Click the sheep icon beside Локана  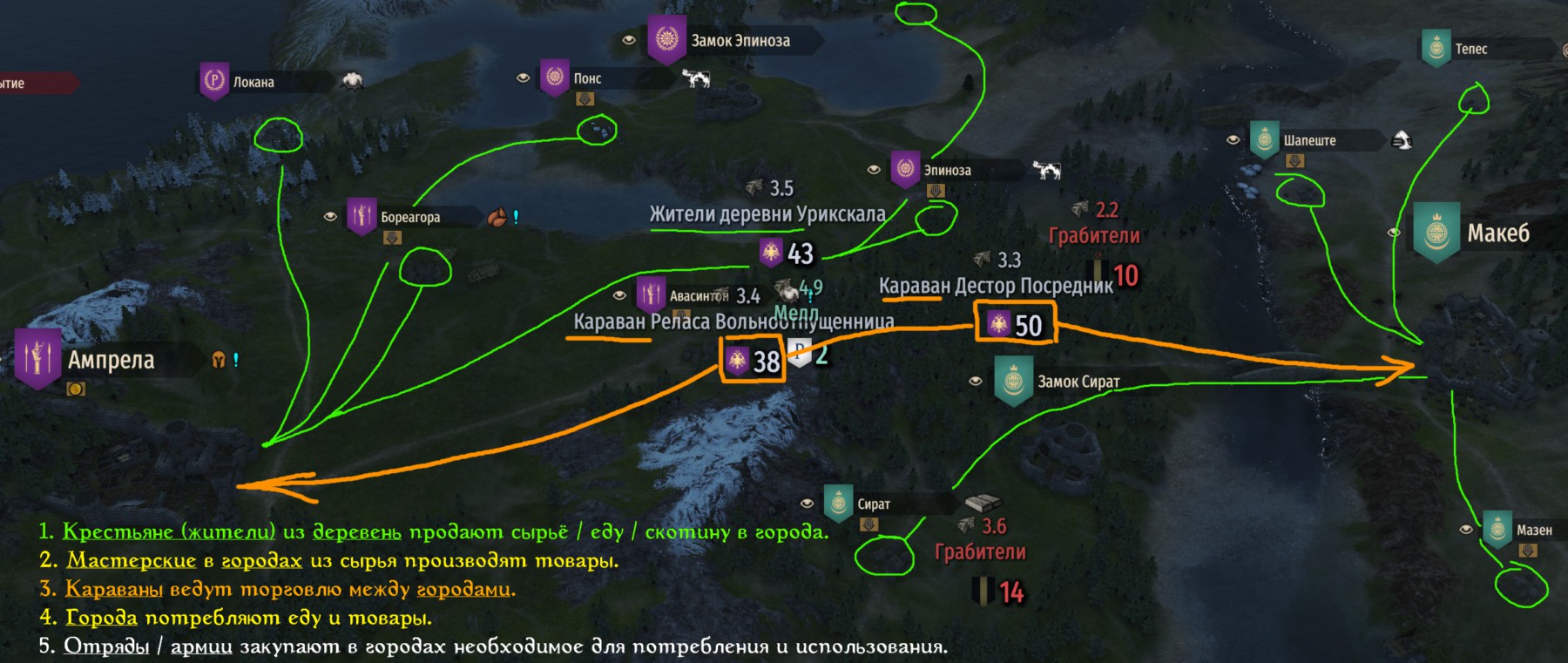(x=350, y=78)
